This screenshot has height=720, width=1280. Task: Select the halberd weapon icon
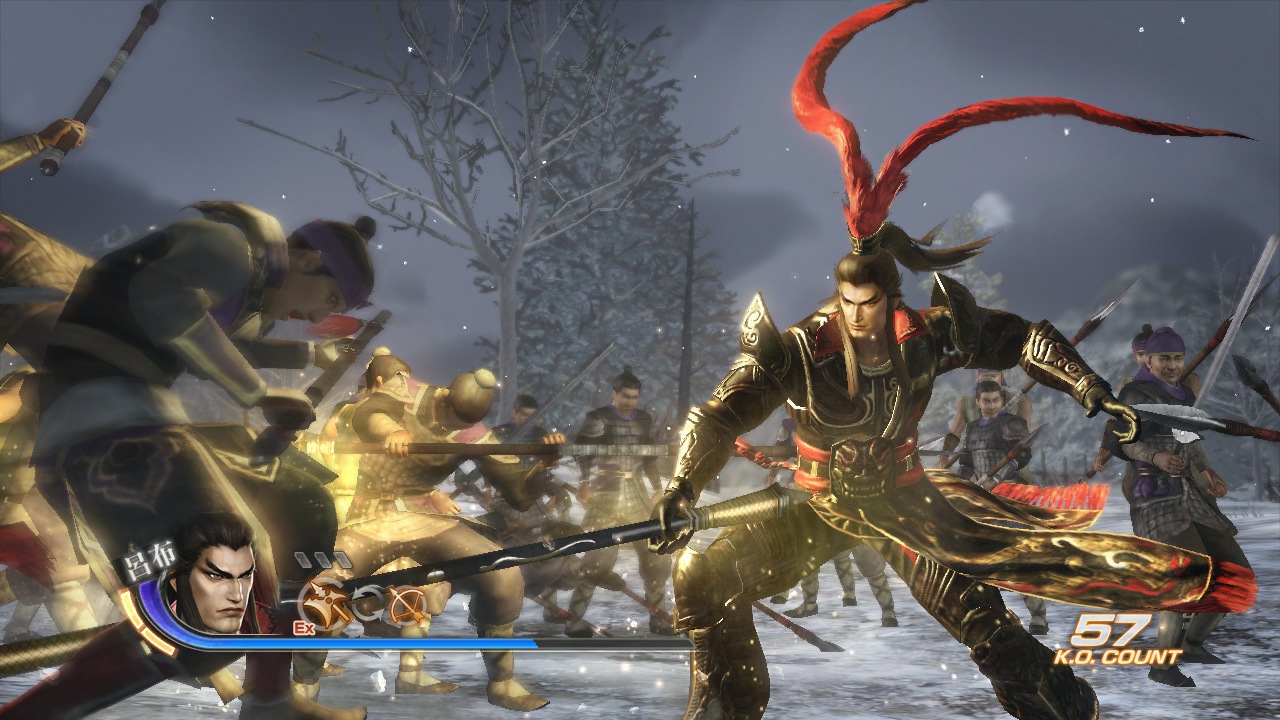coord(323,601)
